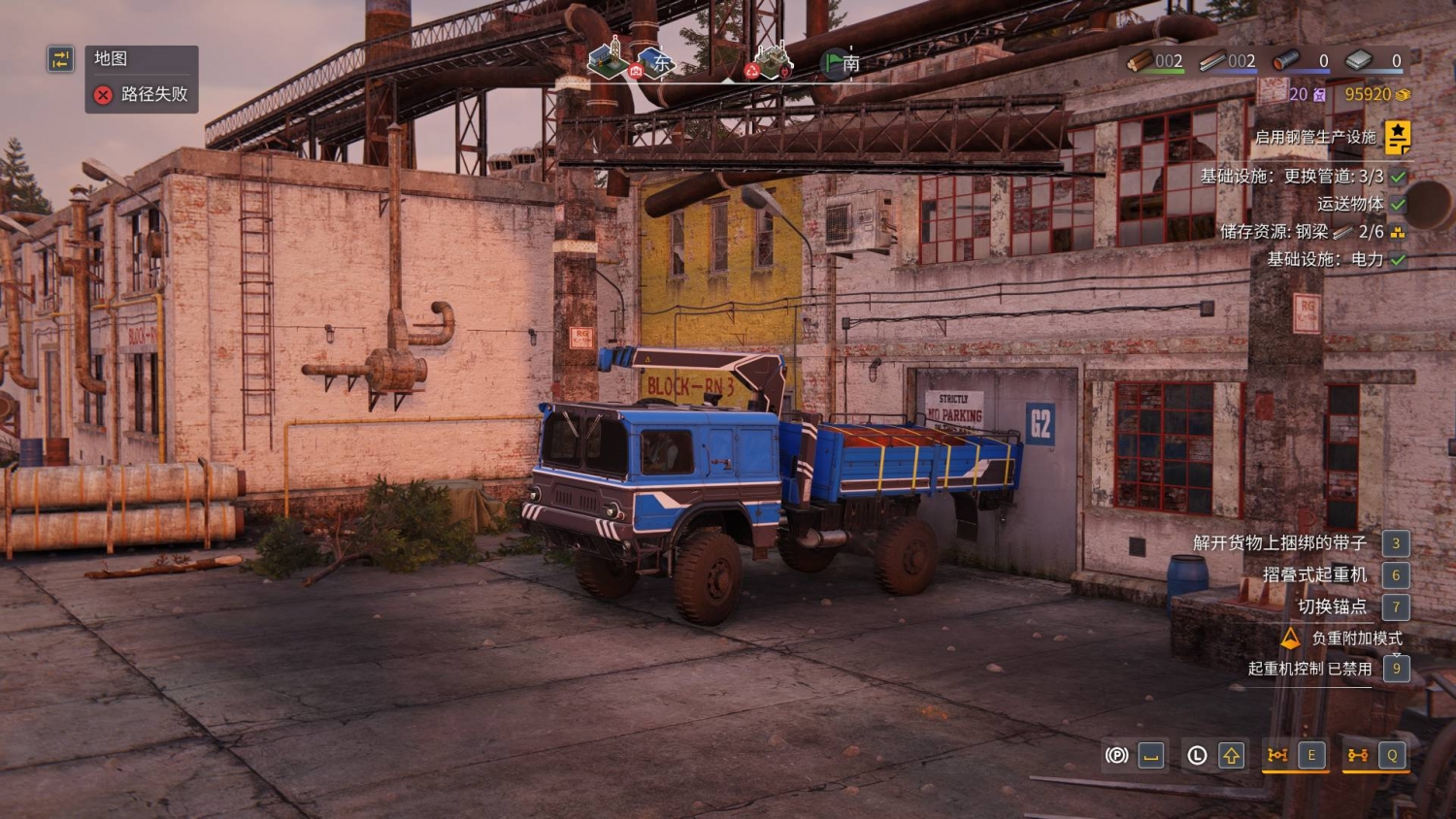Choose the 摺叠式起重机 function
The height and width of the screenshot is (819, 1456).
(x=1314, y=574)
